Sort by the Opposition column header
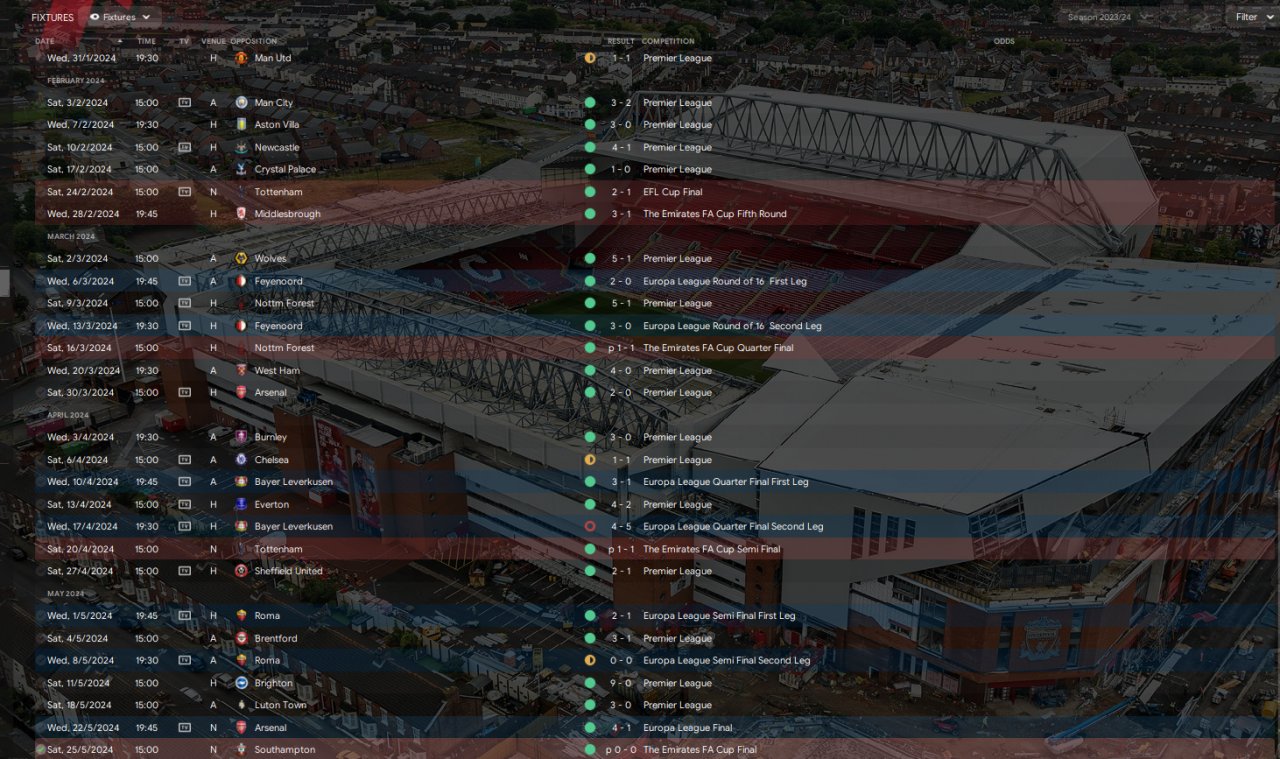The image size is (1280, 759). click(x=253, y=41)
